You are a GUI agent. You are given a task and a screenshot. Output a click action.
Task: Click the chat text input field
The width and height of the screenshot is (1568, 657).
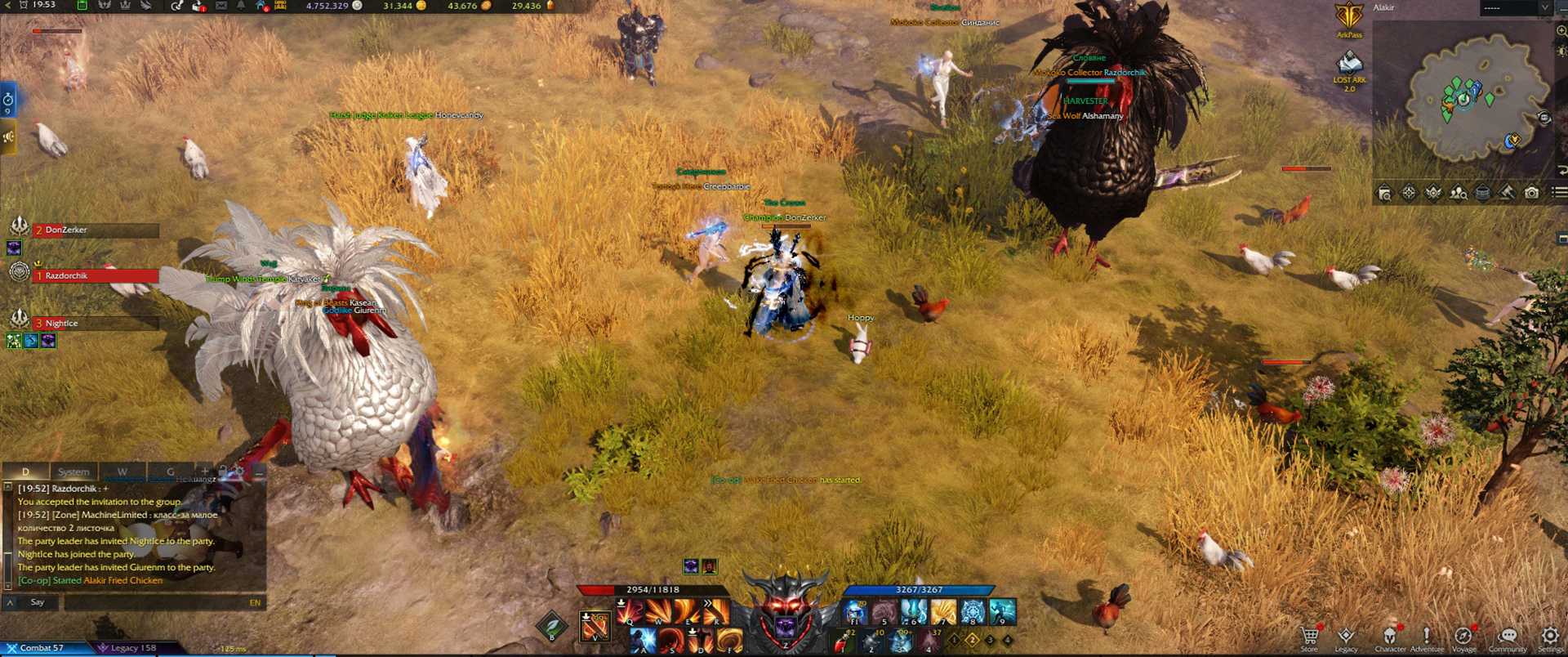[155, 602]
